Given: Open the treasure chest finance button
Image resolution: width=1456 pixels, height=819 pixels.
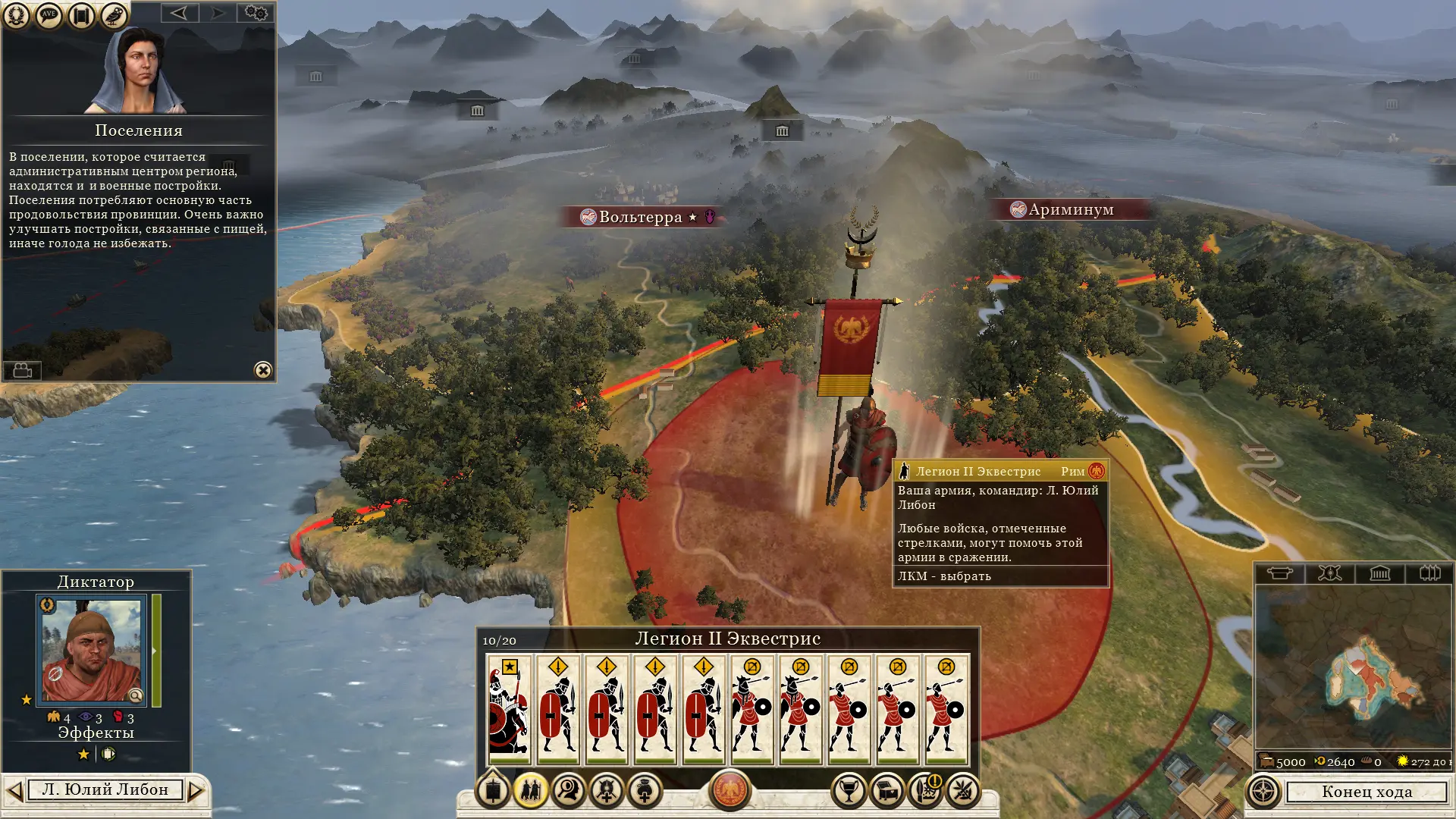Looking at the screenshot, I should tap(886, 792).
